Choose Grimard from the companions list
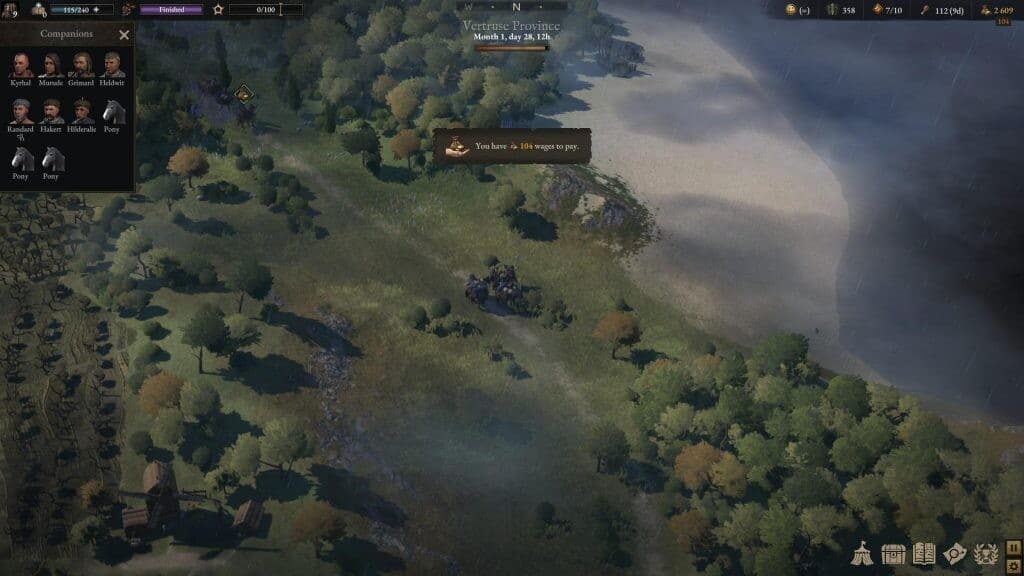Image resolution: width=1024 pixels, height=576 pixels. [81, 65]
